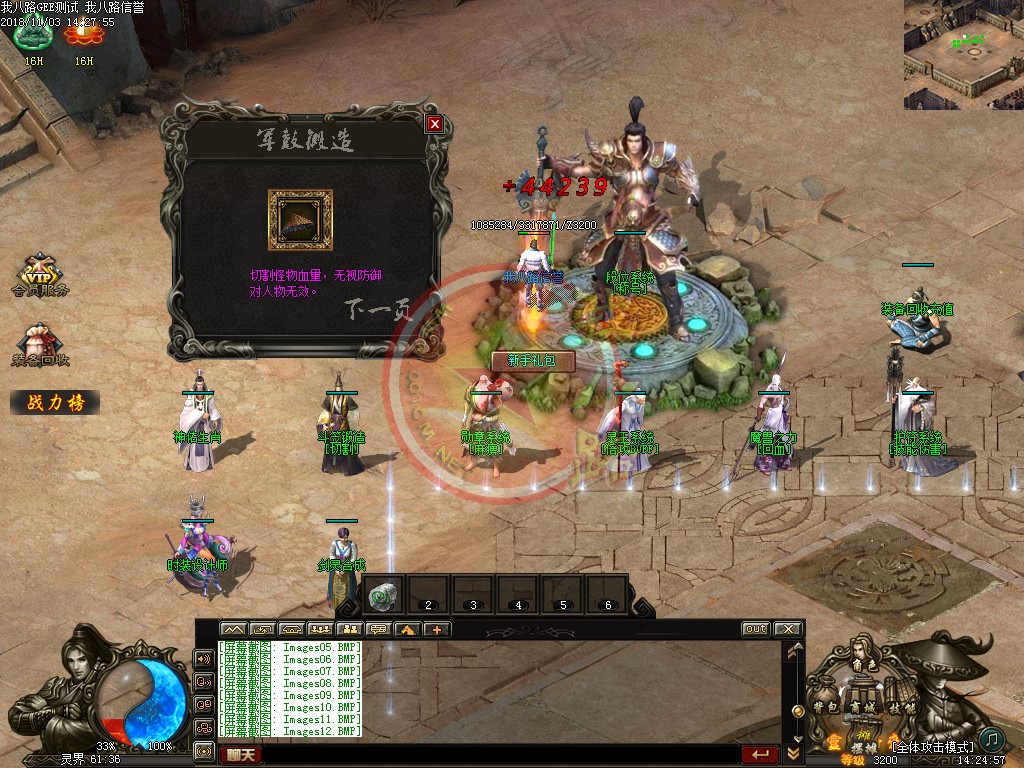Close the chat panel with X button
The image size is (1024, 768).
click(788, 629)
